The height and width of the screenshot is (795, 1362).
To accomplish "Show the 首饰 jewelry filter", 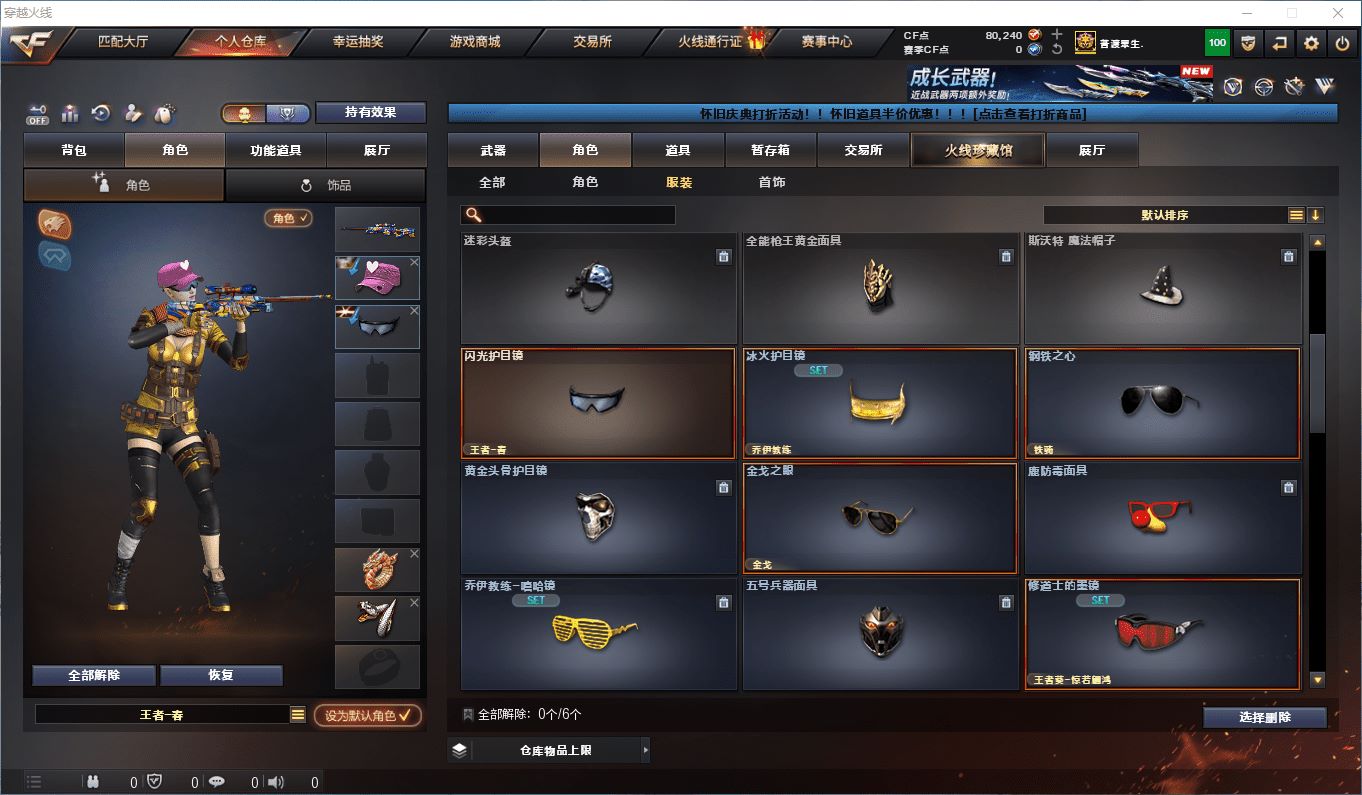I will [771, 182].
